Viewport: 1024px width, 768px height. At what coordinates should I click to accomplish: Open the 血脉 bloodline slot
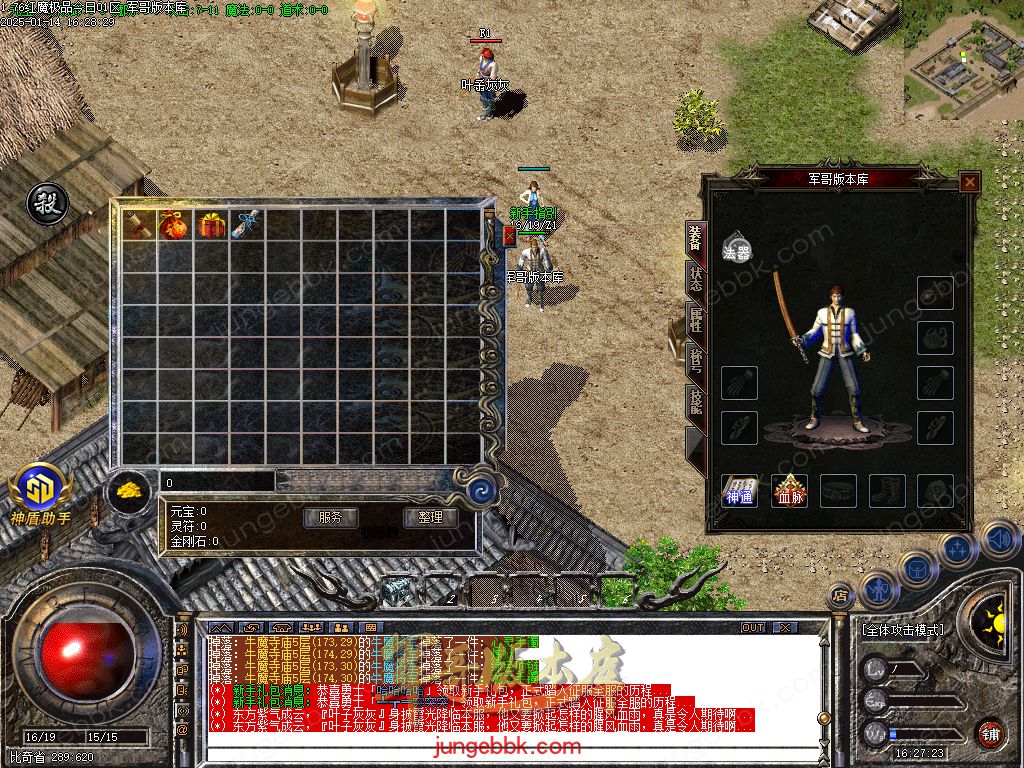coord(790,490)
